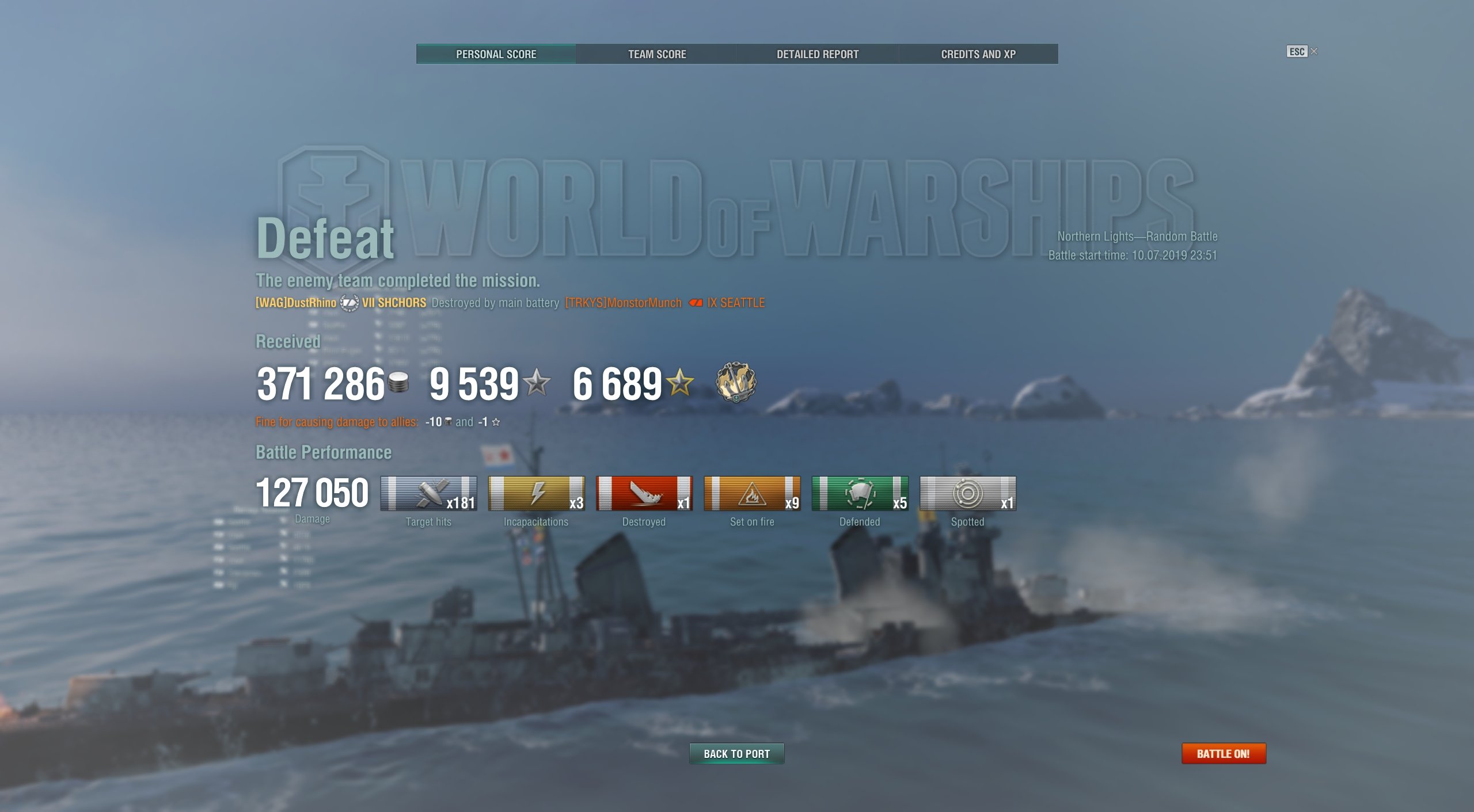The image size is (1474, 812).
Task: Close the results screen with the X
Action: (1314, 51)
